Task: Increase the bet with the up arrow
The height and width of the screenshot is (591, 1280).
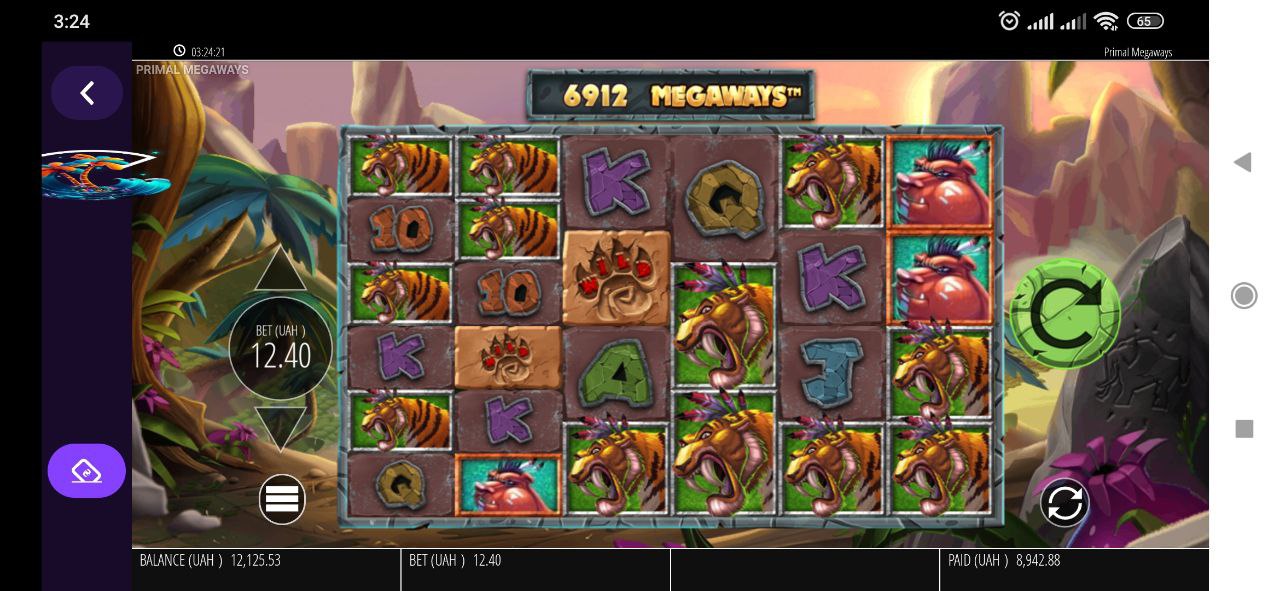Action: 280,270
